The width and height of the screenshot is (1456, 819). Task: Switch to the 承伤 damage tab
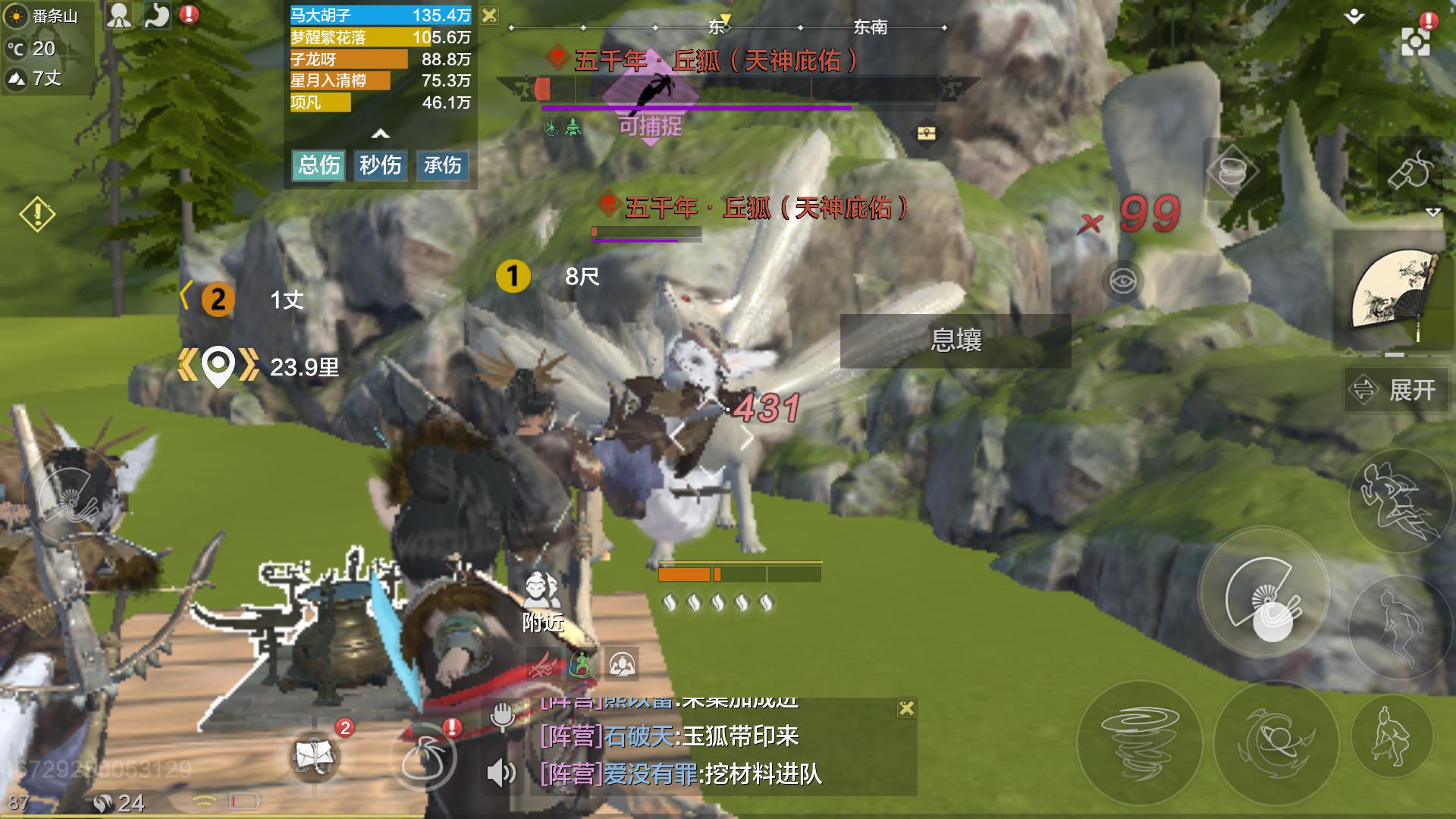[442, 165]
